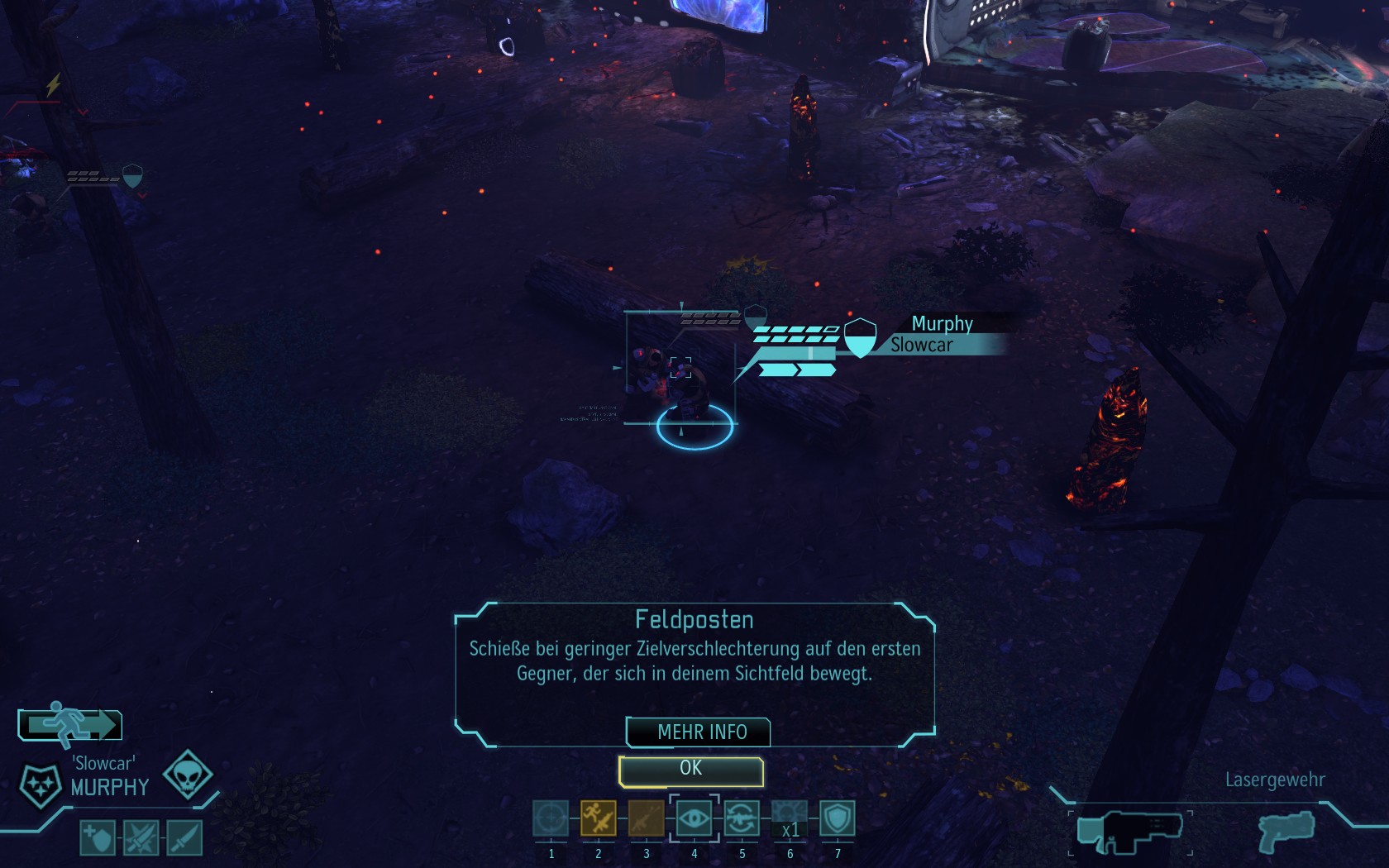Click the shield with plus perk icon
Viewport: 1389px width, 868px height.
[98, 838]
